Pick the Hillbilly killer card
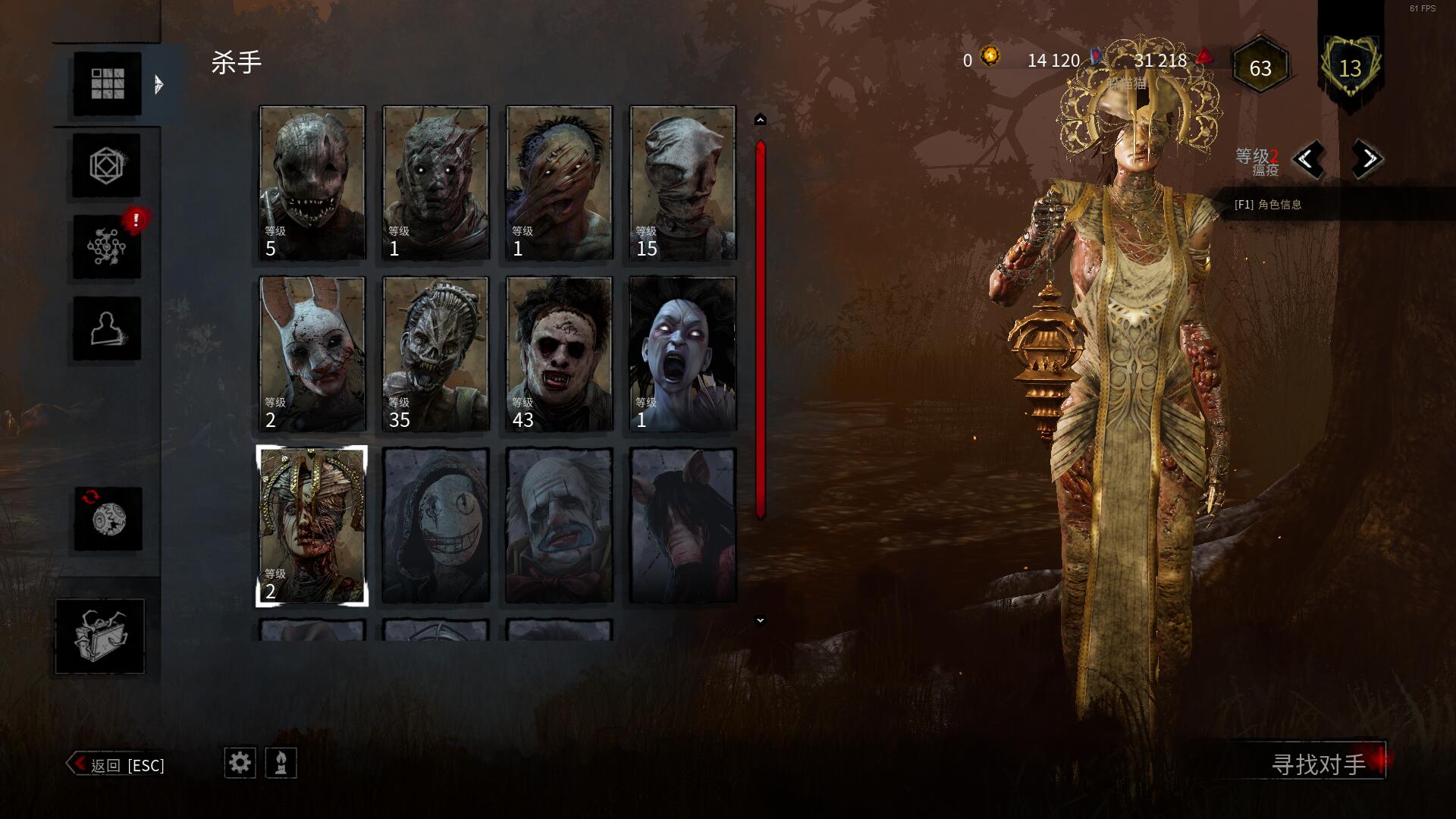 (559, 183)
